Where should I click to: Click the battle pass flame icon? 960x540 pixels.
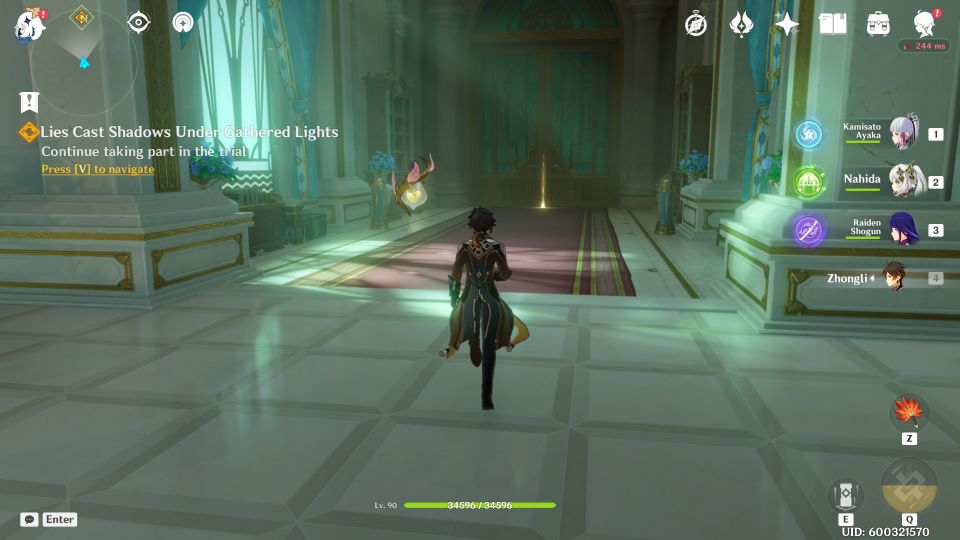point(741,25)
